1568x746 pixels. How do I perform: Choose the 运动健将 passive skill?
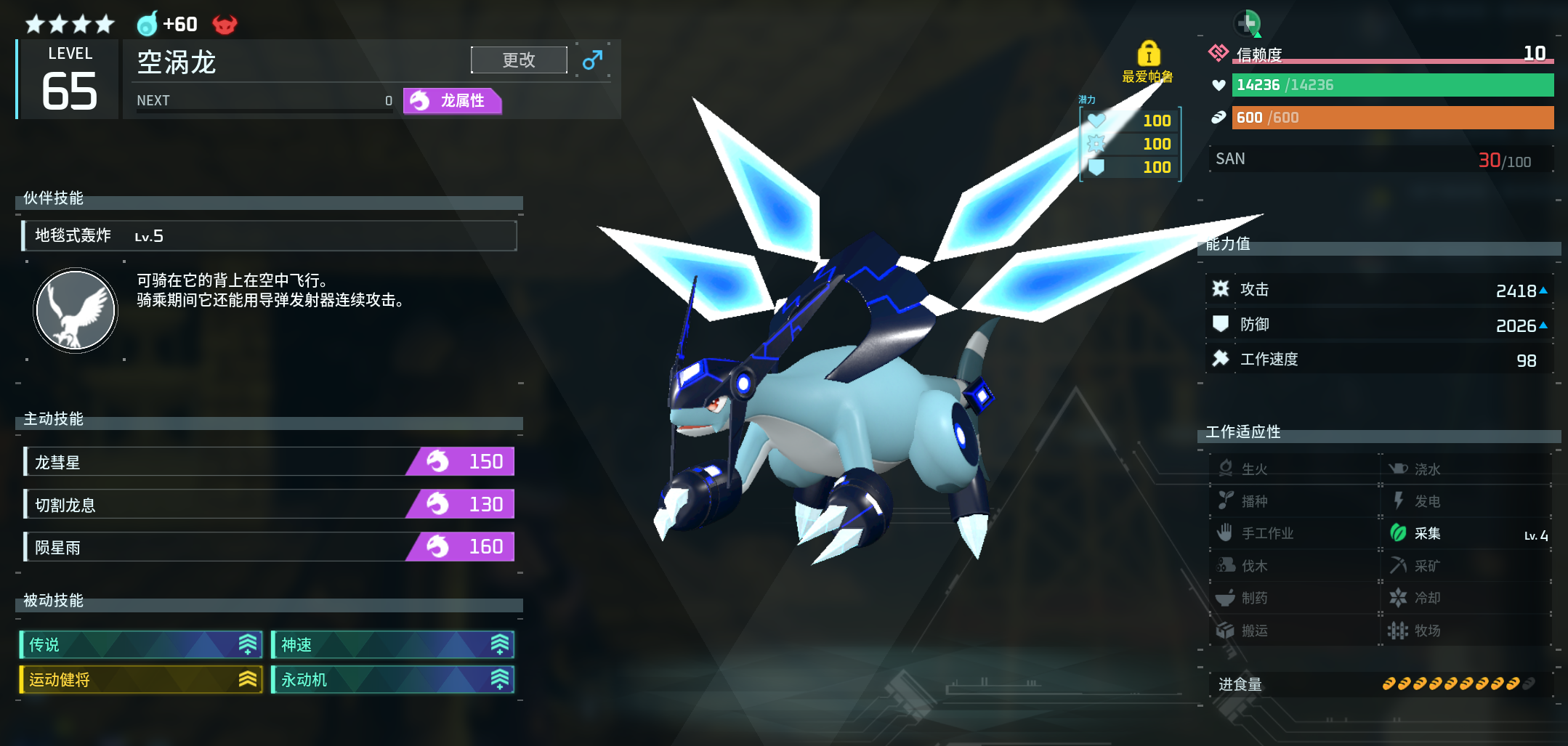point(141,680)
